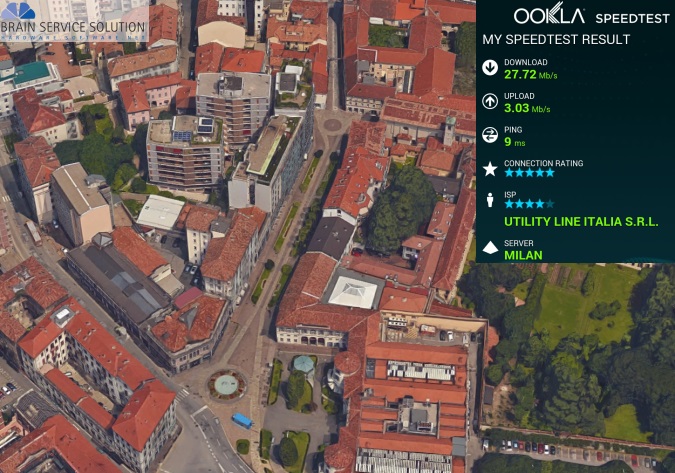Select the Utility Line Italia S.R.L. ISP name
Image resolution: width=675 pixels, height=473 pixels.
581,221
